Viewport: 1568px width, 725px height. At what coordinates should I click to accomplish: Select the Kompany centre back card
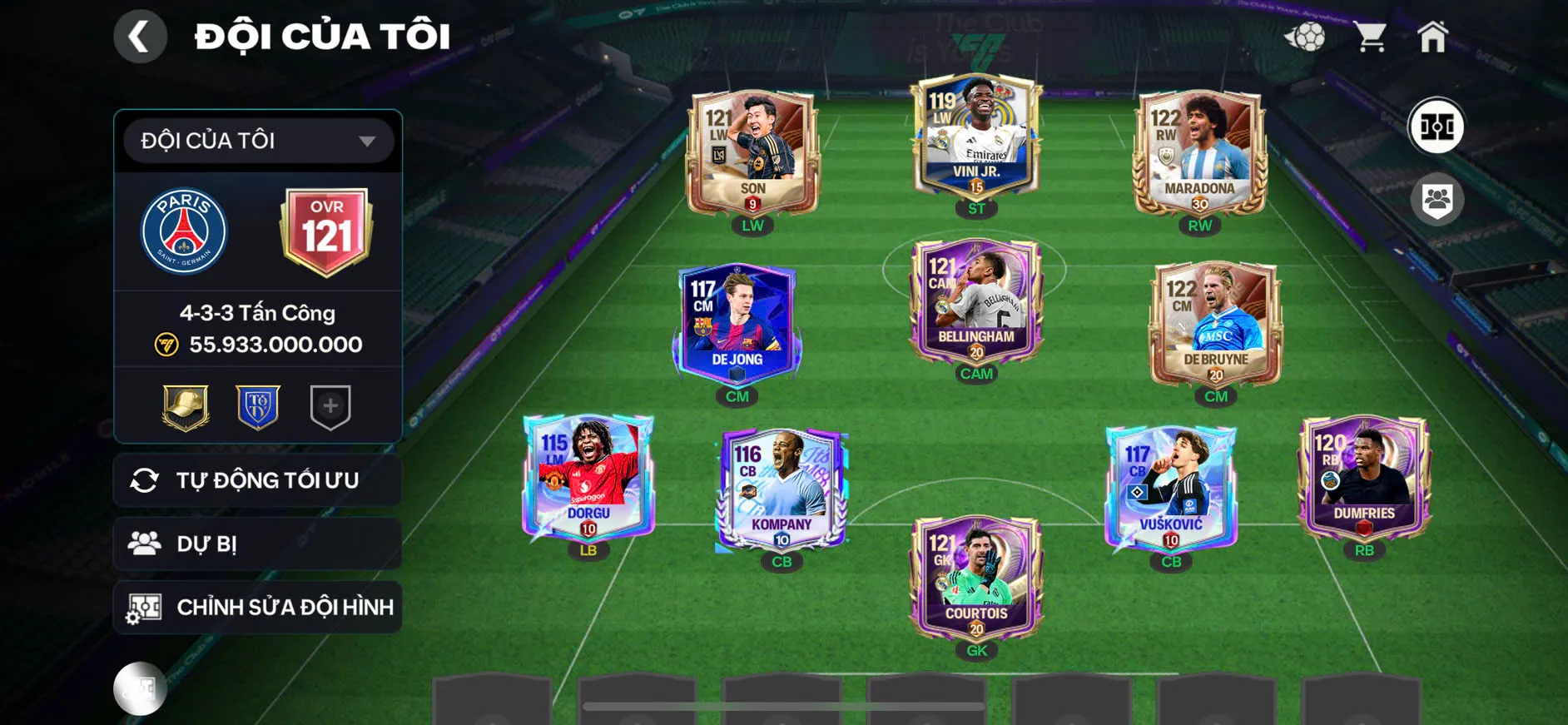tap(782, 489)
